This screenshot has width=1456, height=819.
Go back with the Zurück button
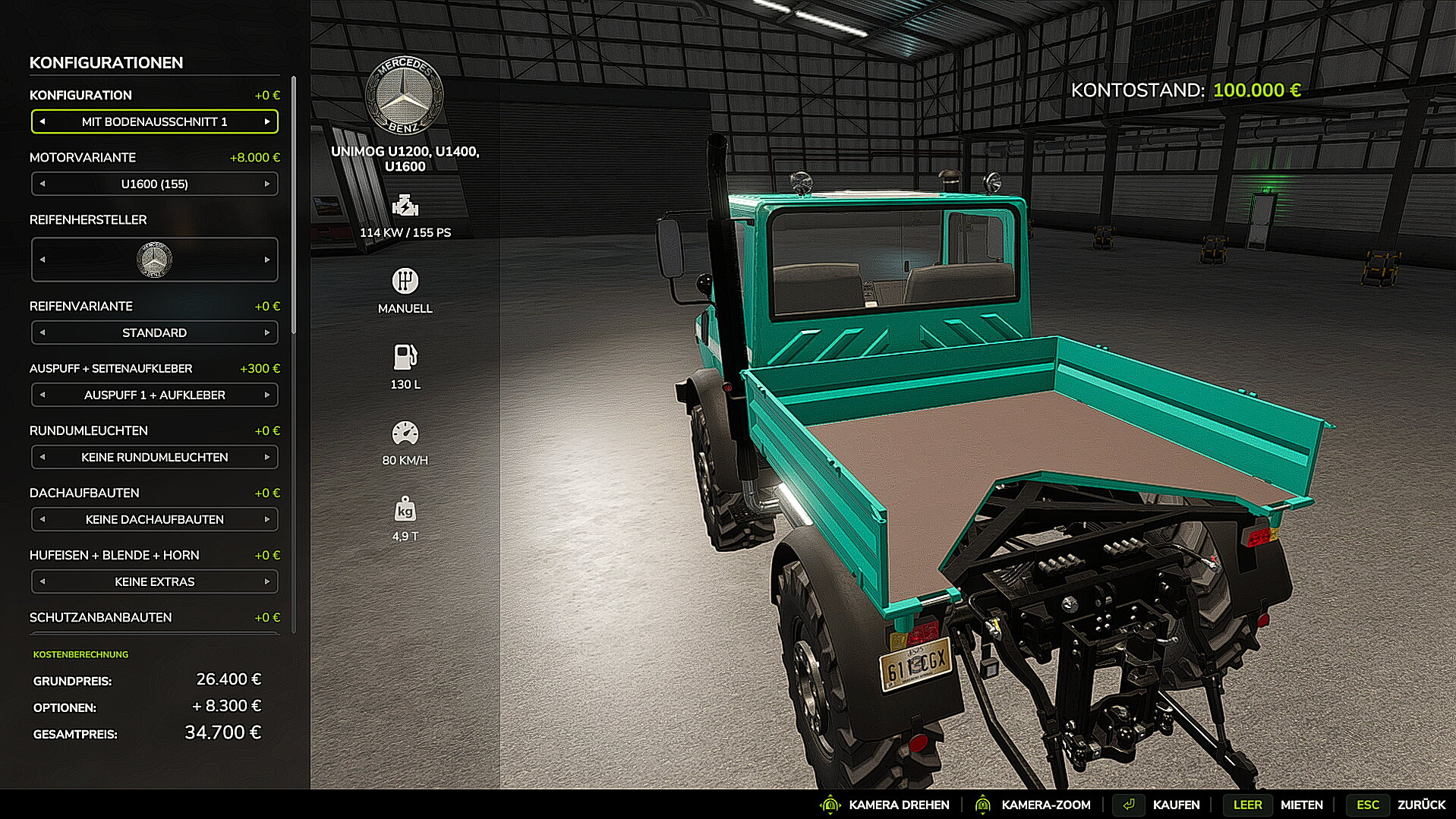pyautogui.click(x=1421, y=805)
